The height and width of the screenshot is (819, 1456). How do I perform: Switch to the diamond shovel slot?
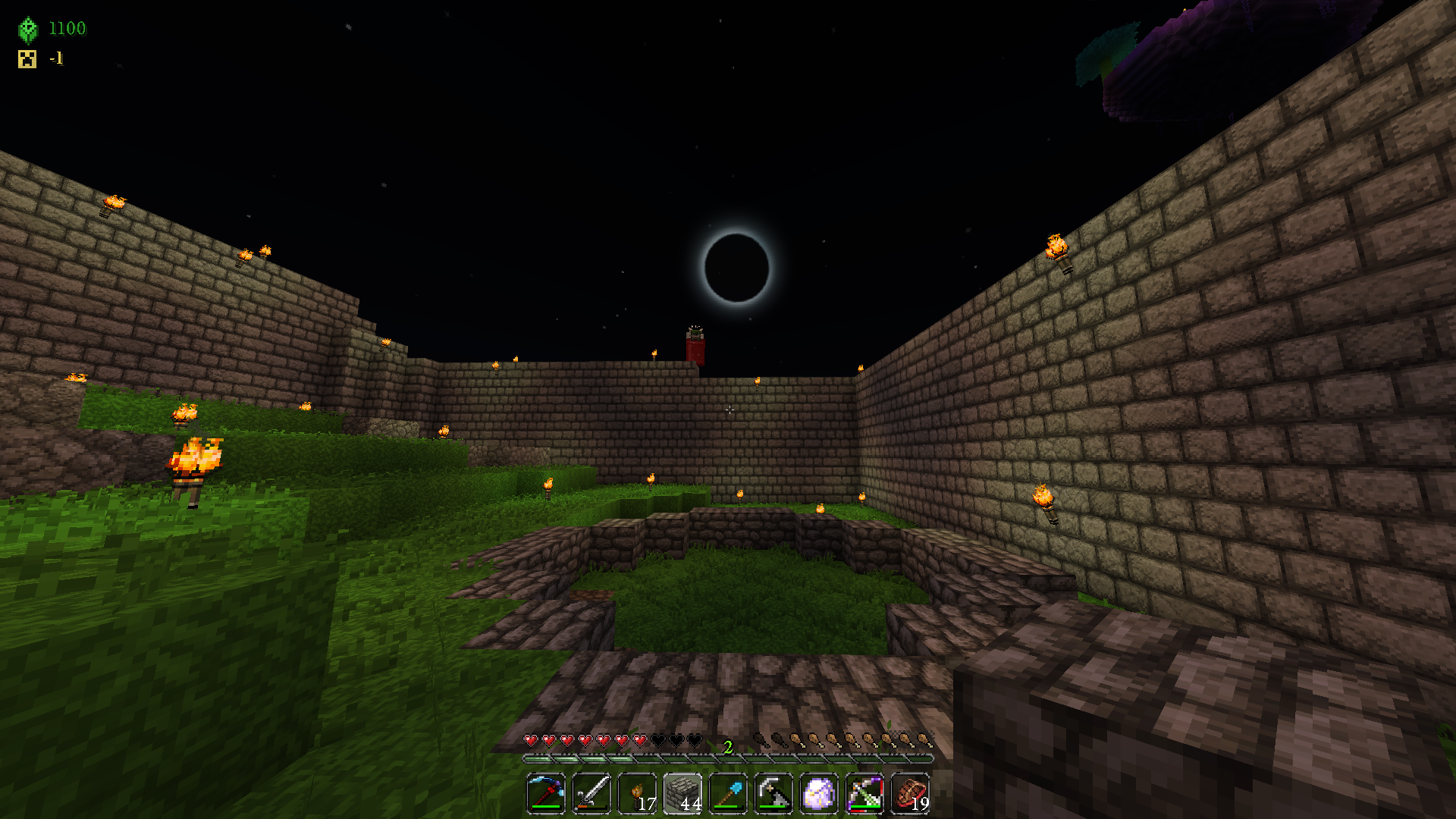[x=728, y=794]
